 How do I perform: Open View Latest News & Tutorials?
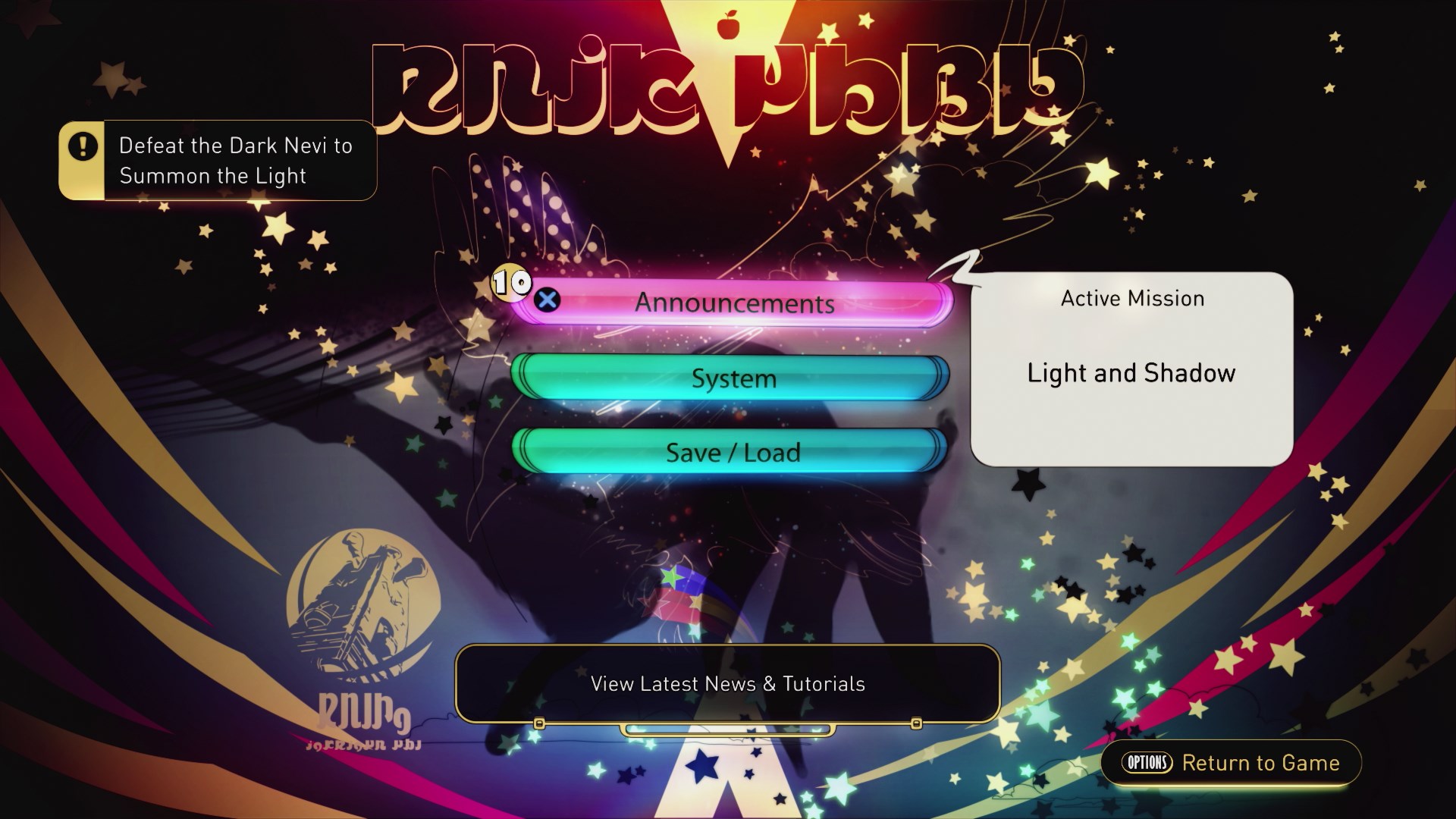click(x=728, y=682)
